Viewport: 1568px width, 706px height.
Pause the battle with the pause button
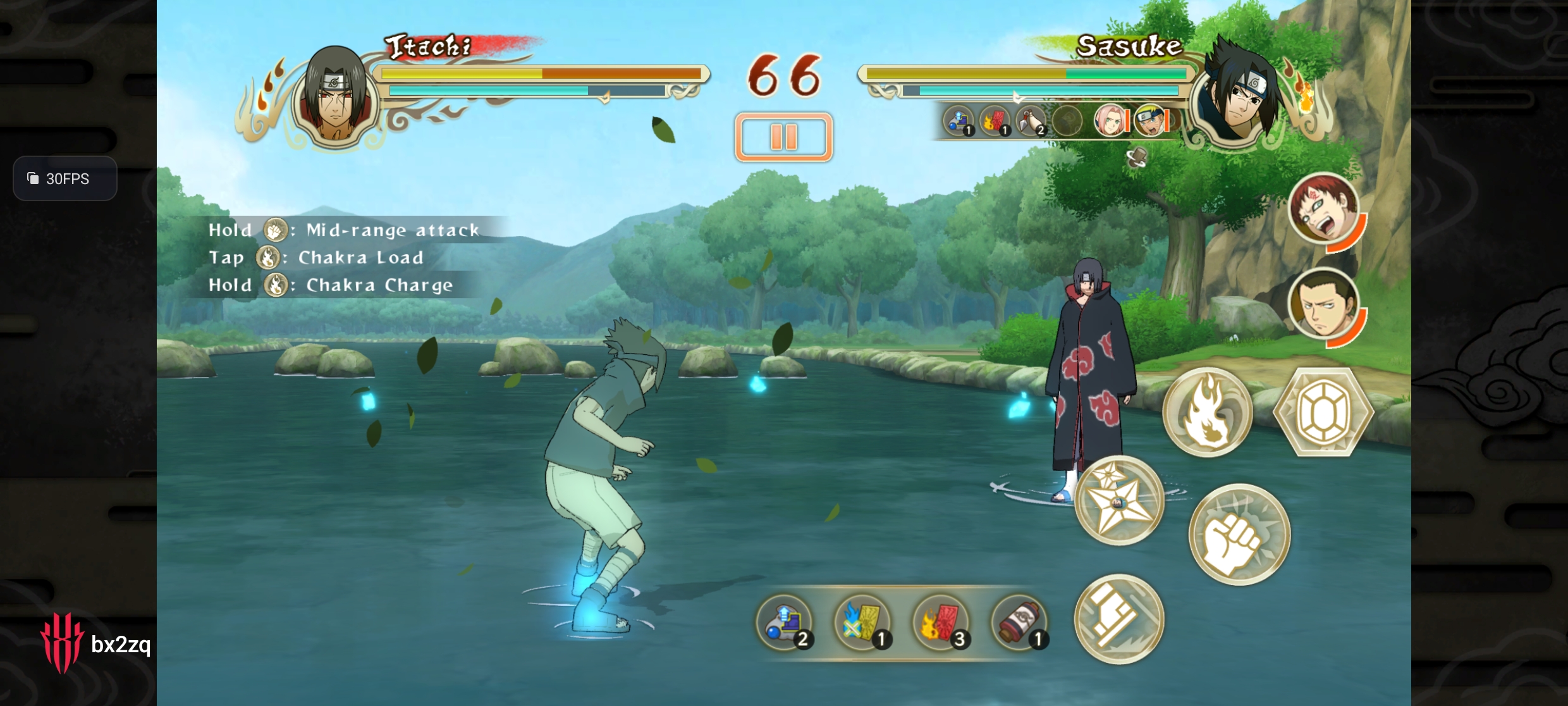[783, 137]
